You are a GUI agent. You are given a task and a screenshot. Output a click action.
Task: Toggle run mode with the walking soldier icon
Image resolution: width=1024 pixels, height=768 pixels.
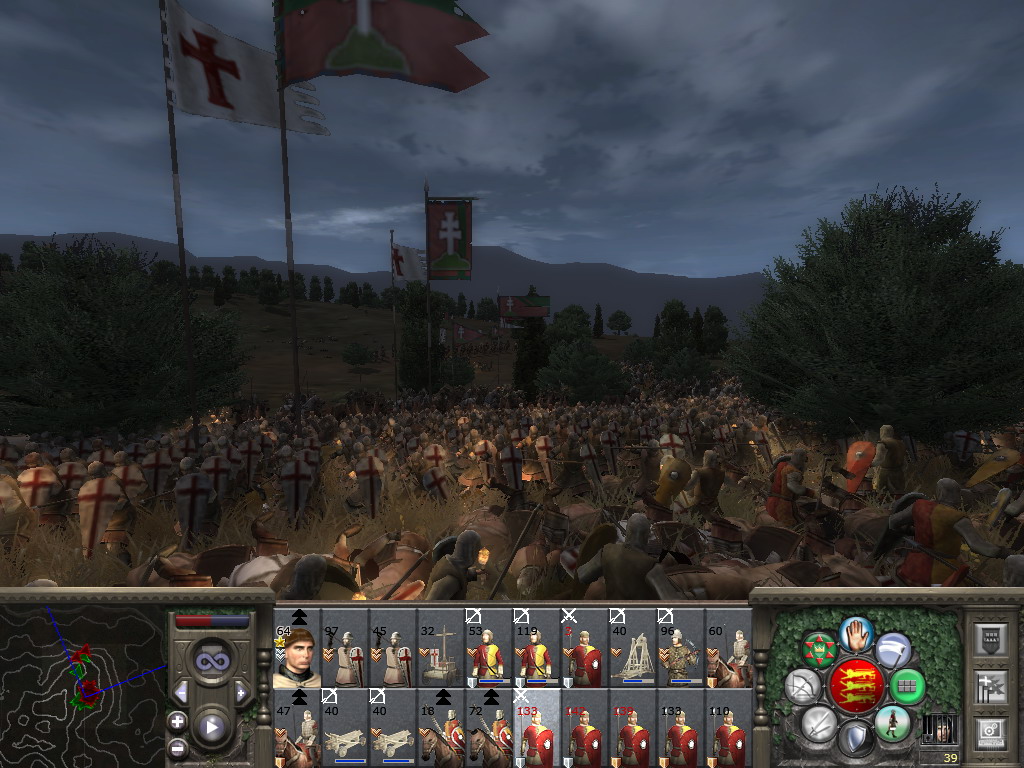tap(892, 722)
